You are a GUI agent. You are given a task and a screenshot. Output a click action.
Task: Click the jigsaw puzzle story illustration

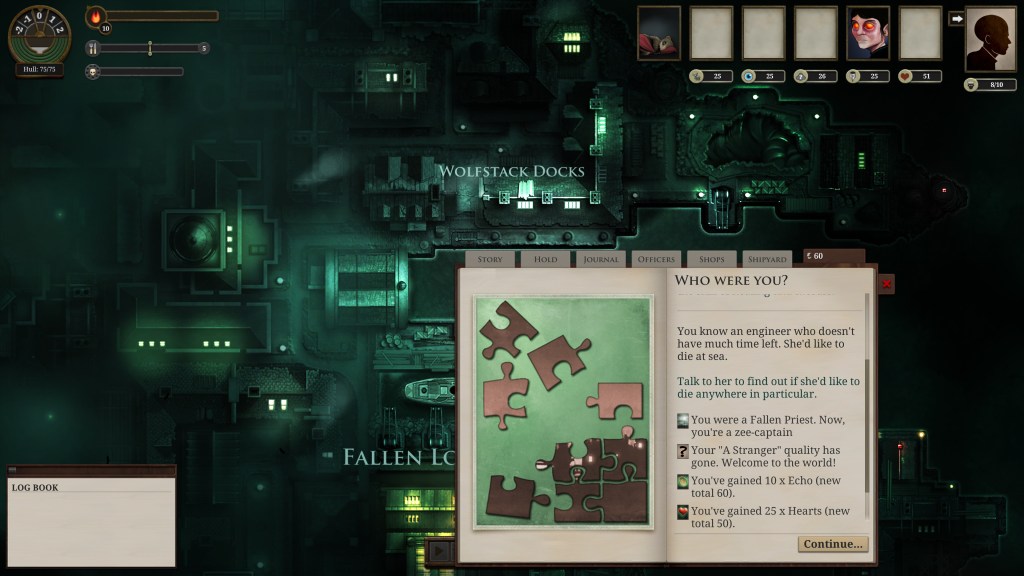pos(561,412)
